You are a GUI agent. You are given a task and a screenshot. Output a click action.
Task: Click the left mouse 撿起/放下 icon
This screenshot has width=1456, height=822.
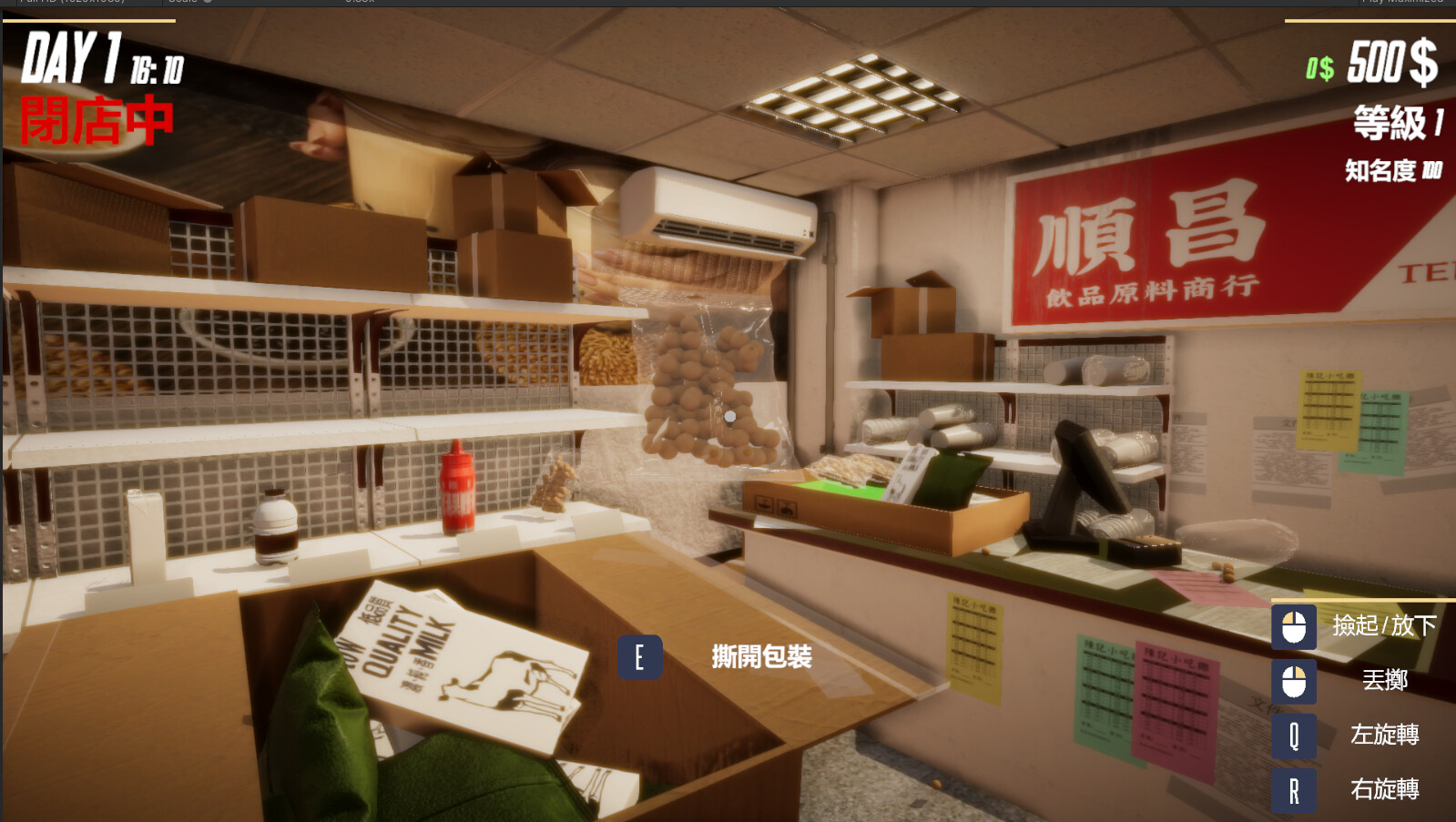(1293, 628)
